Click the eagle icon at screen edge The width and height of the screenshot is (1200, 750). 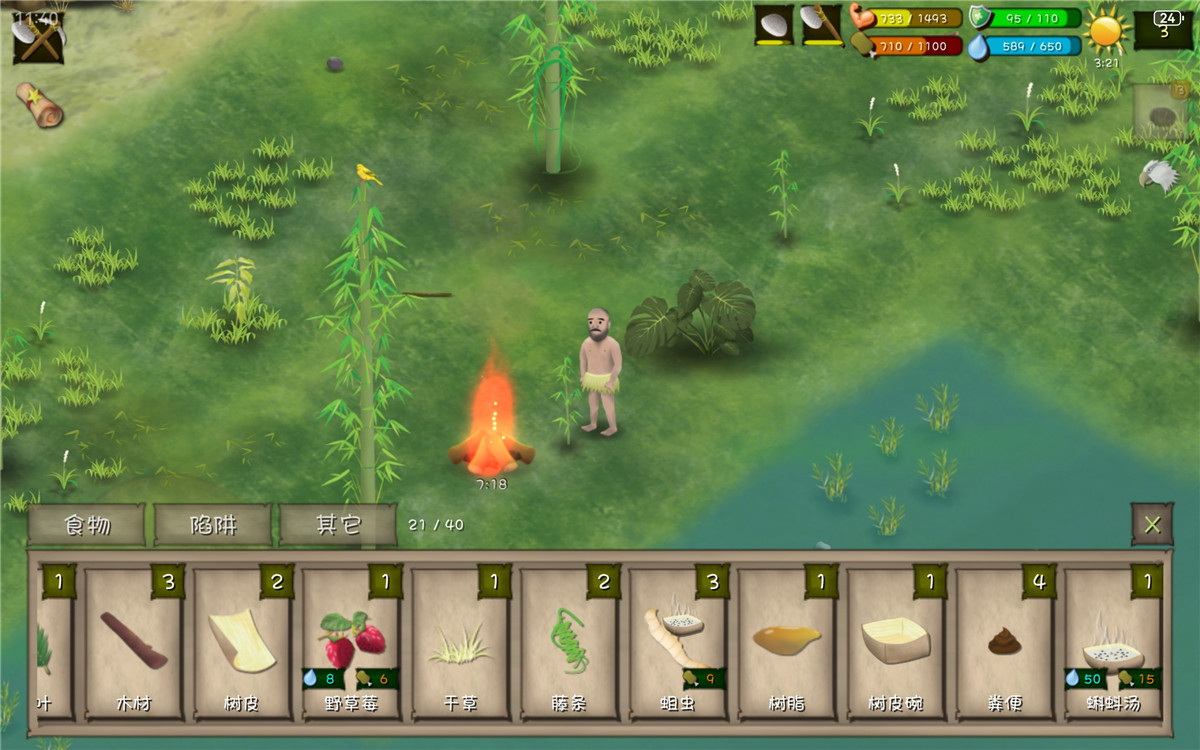tap(1158, 175)
